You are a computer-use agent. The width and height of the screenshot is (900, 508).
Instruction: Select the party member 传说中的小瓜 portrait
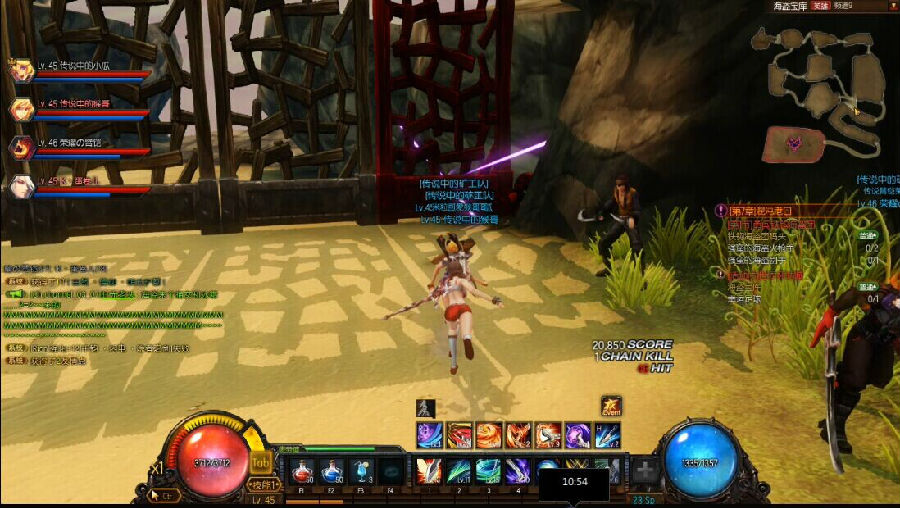20,70
